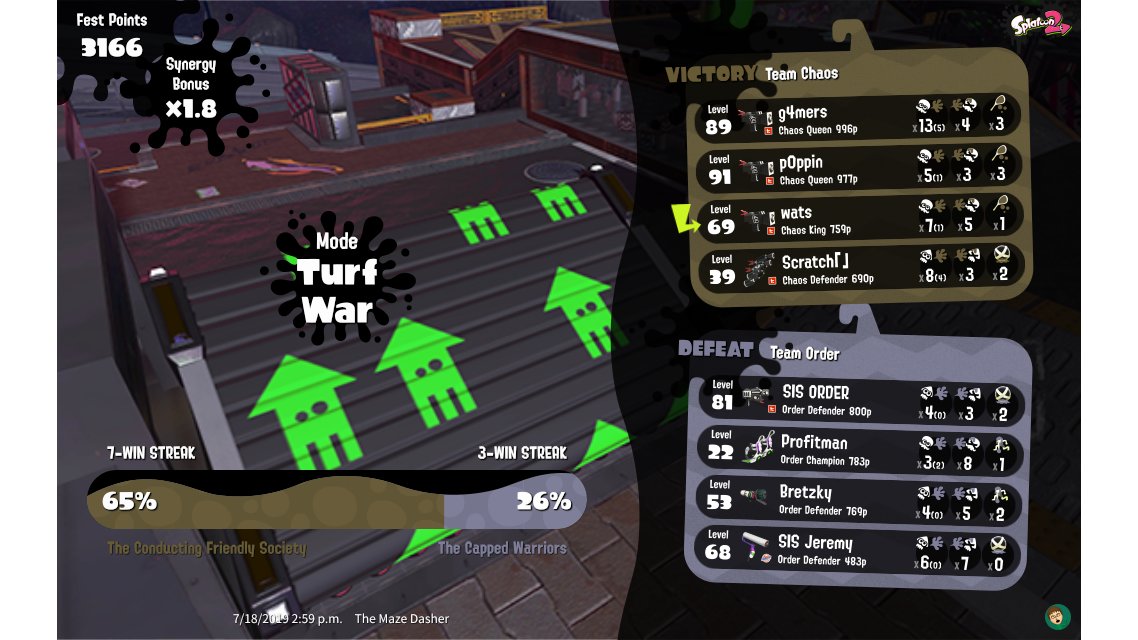Select the Chaos Defender Scratch row

(x=858, y=269)
